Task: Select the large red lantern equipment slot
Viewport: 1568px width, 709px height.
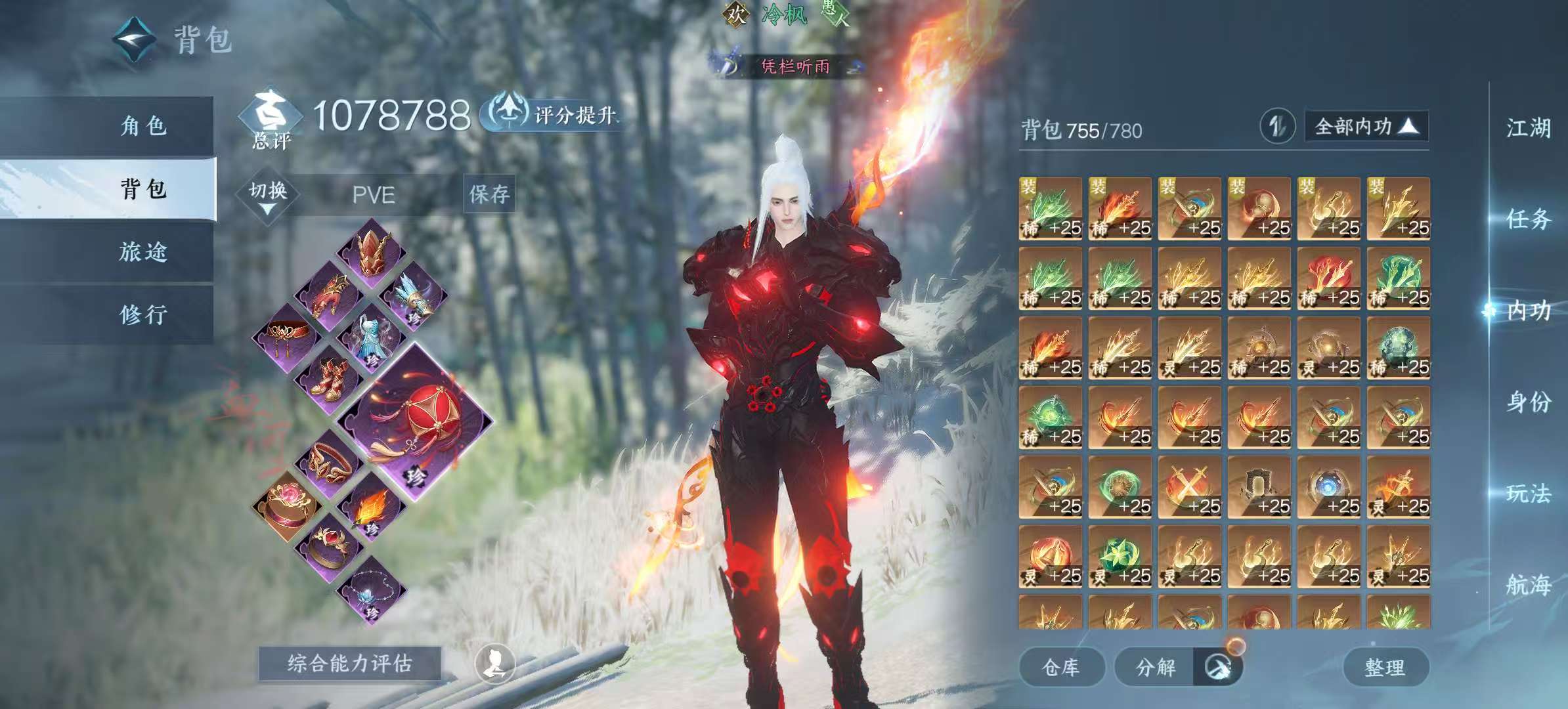Action: (414, 420)
